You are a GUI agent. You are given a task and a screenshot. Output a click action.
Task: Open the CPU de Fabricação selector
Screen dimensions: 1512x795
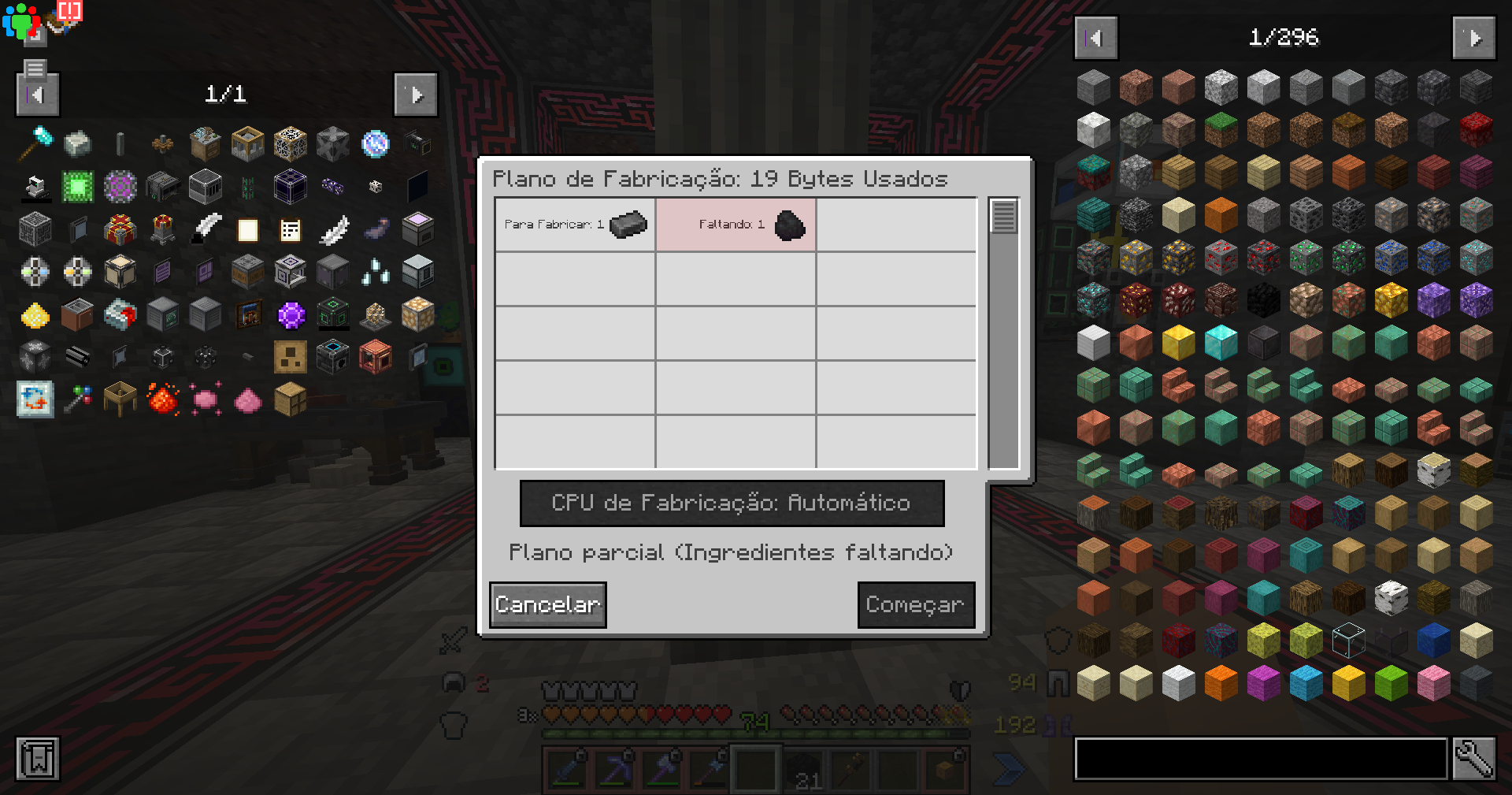click(732, 503)
